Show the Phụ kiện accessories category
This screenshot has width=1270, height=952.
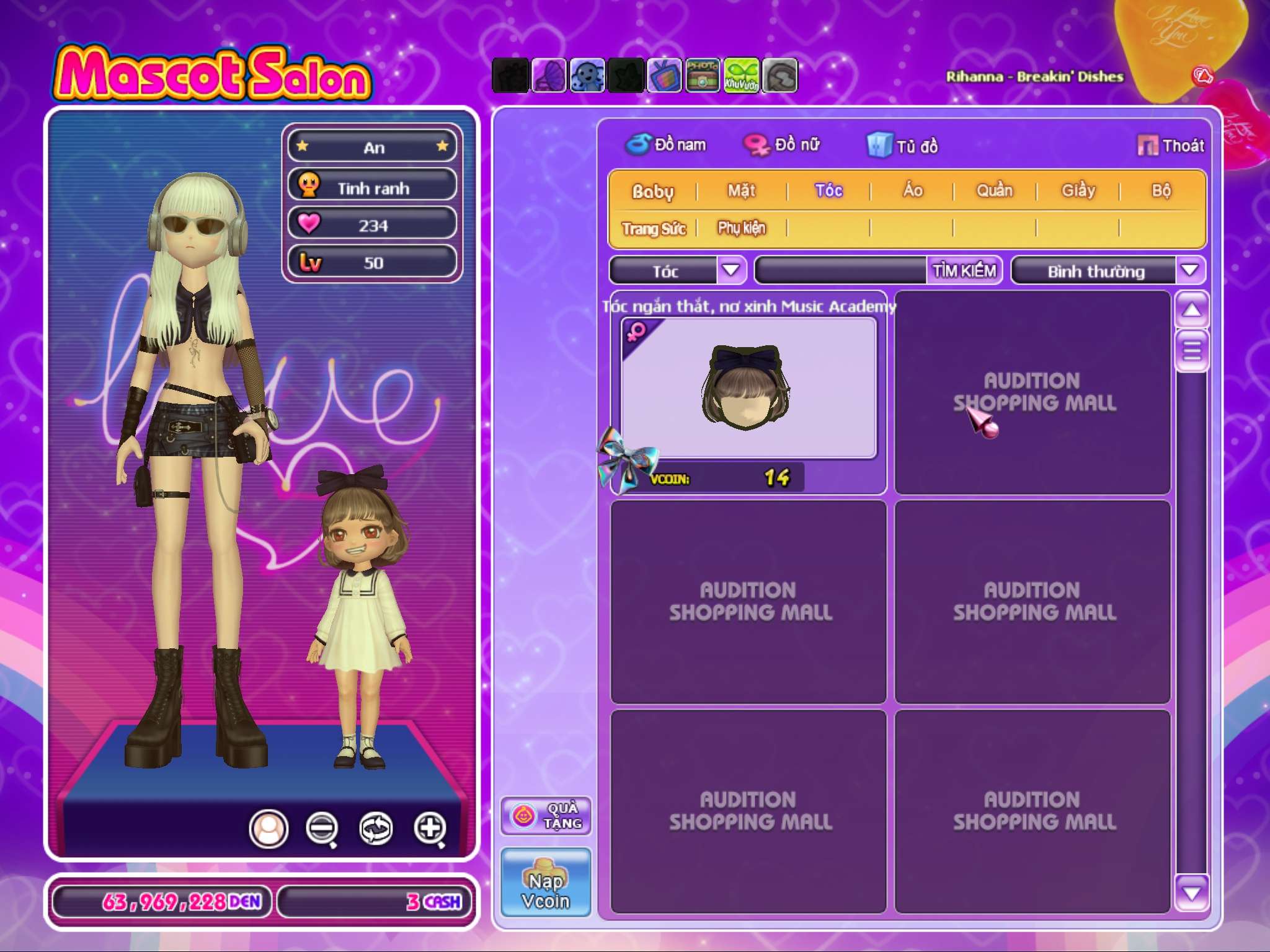click(x=741, y=228)
